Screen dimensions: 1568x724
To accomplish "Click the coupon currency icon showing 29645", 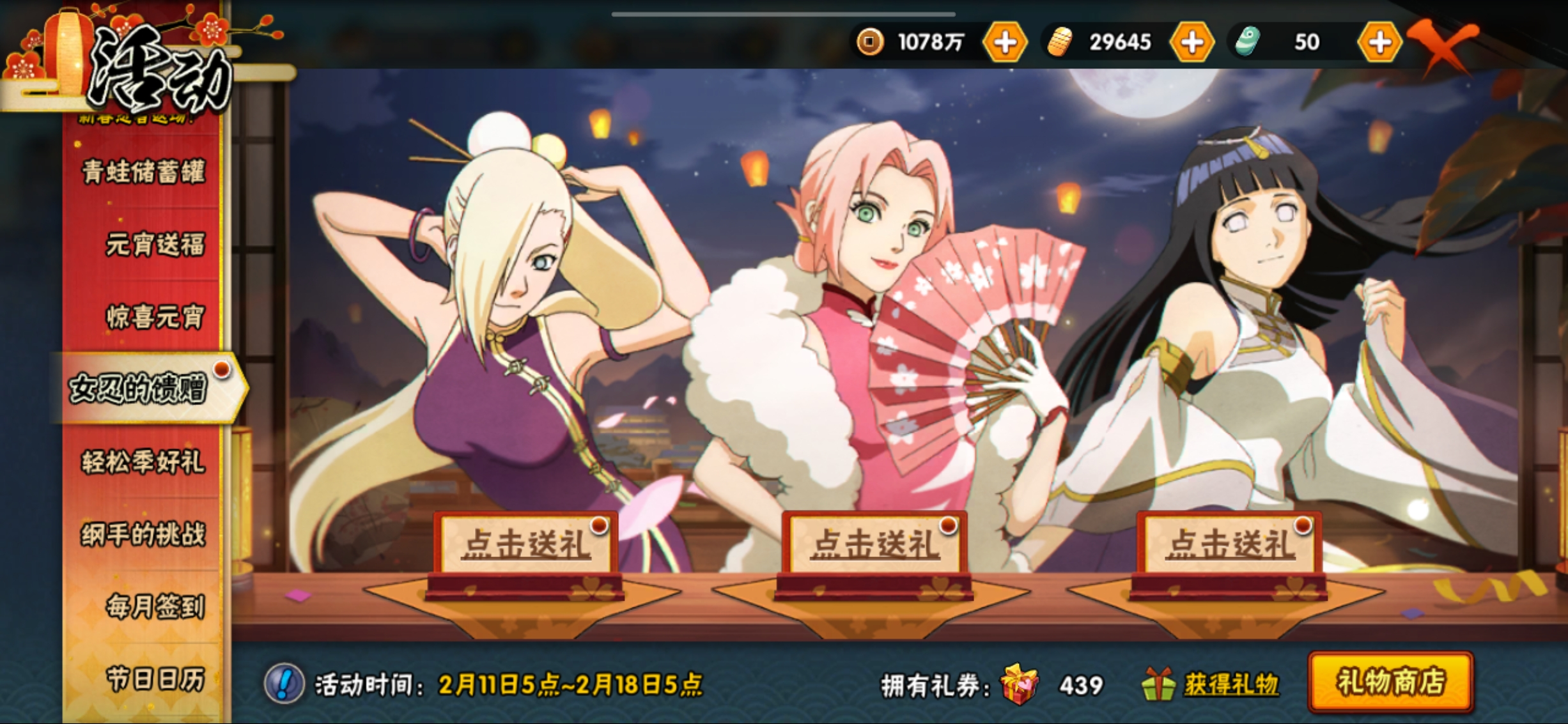I will pos(1059,42).
